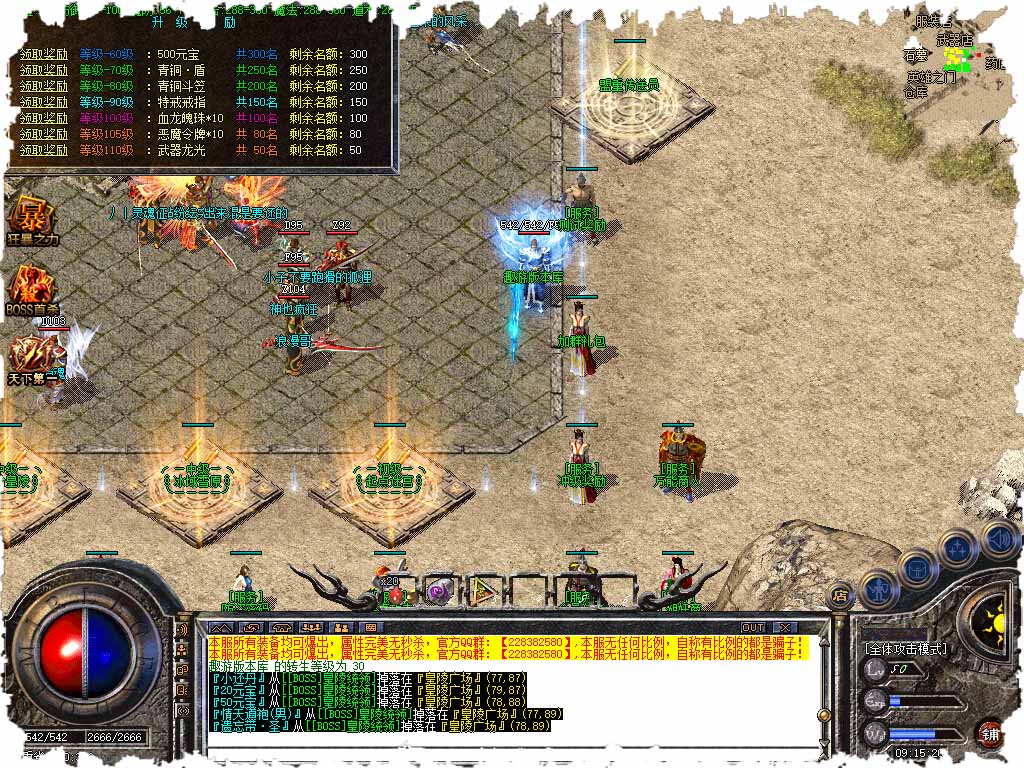Claim the level 110 武器龙光 reward
This screenshot has width=1024, height=768.
[44, 150]
